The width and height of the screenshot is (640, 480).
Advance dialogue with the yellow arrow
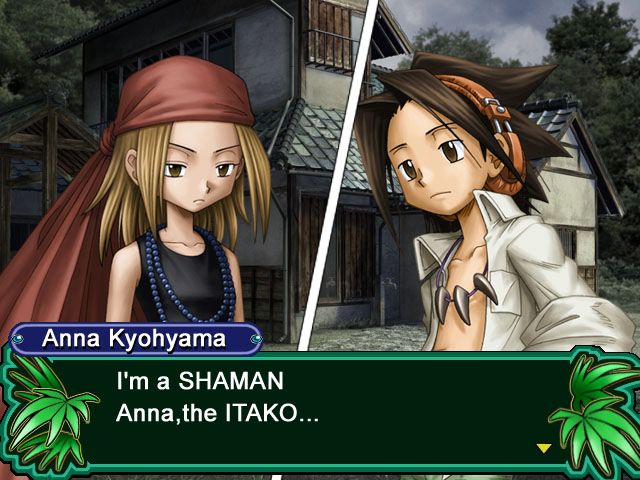[544, 448]
